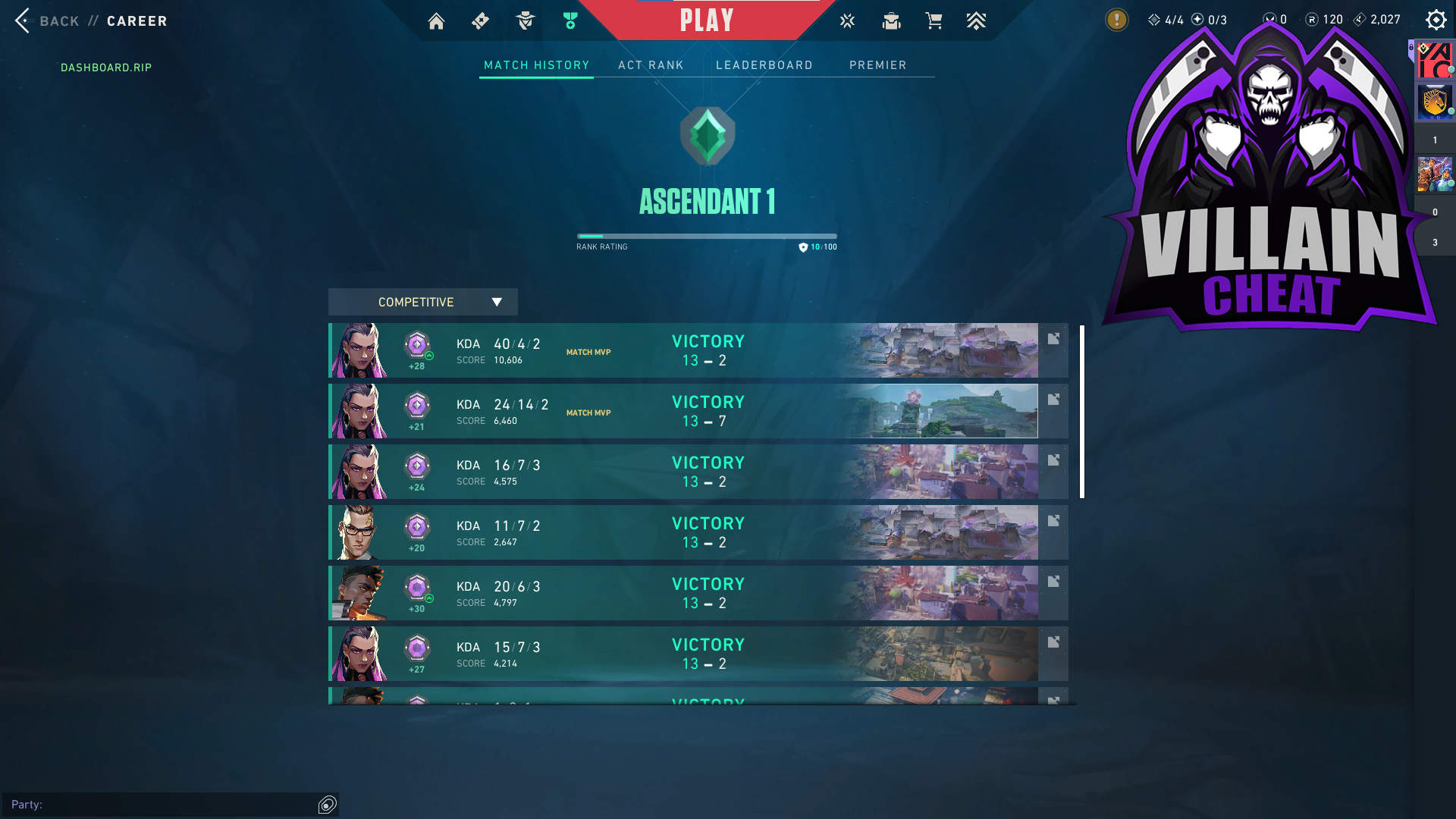This screenshot has height=819, width=1456.
Task: Open the Leaderboard tab
Action: tap(764, 65)
